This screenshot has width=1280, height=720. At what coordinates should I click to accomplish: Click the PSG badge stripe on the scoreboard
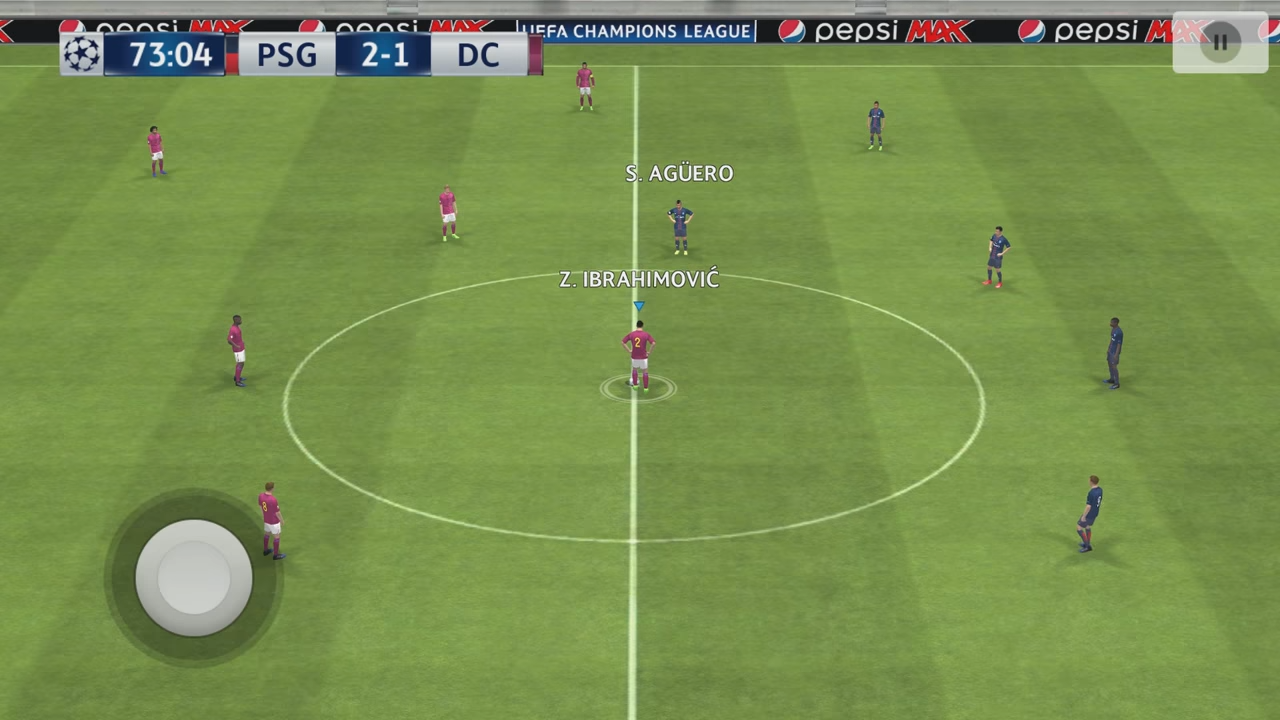tap(230, 55)
